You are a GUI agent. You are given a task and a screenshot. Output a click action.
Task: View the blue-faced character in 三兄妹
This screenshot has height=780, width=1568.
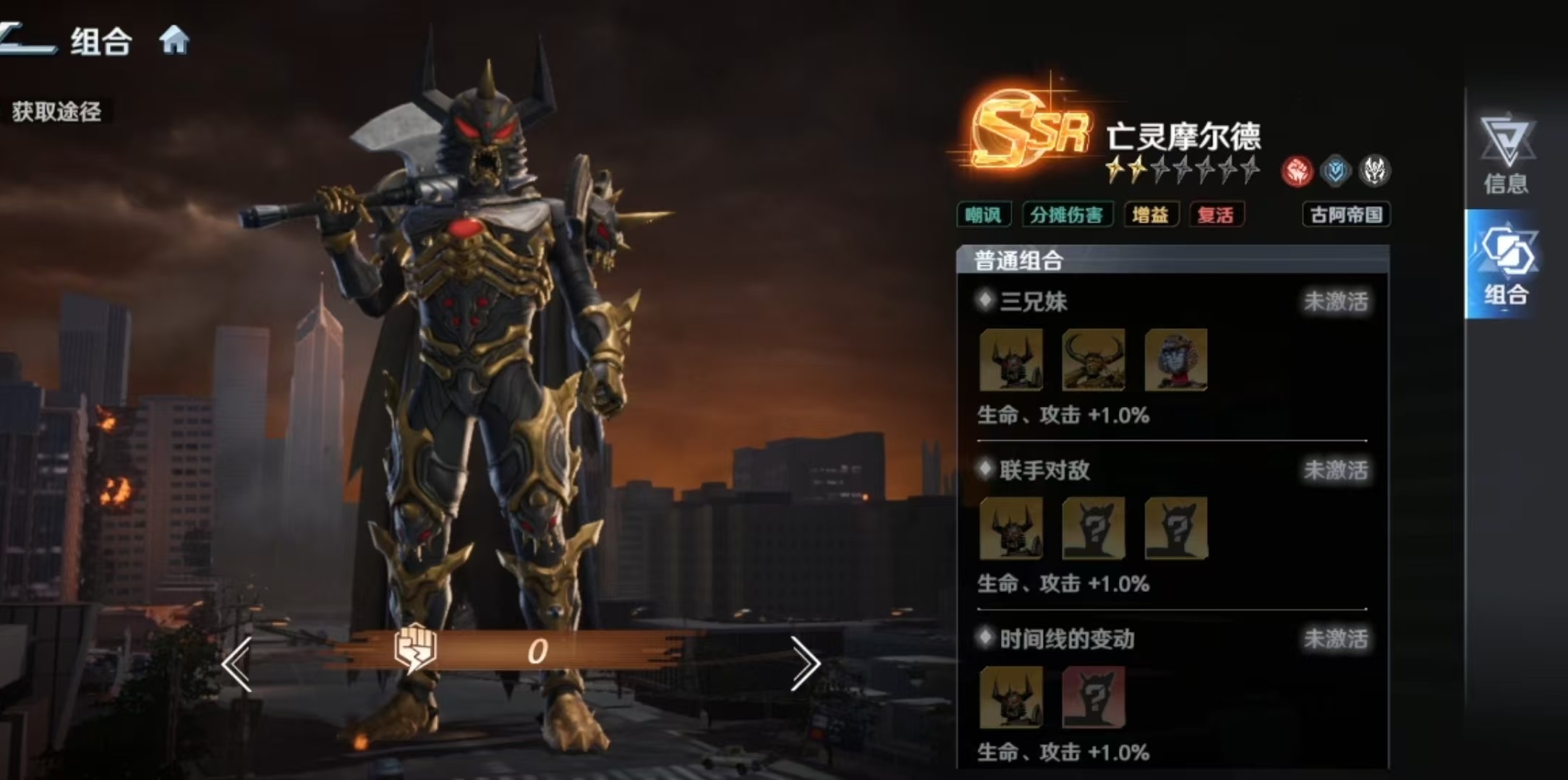pyautogui.click(x=1175, y=360)
